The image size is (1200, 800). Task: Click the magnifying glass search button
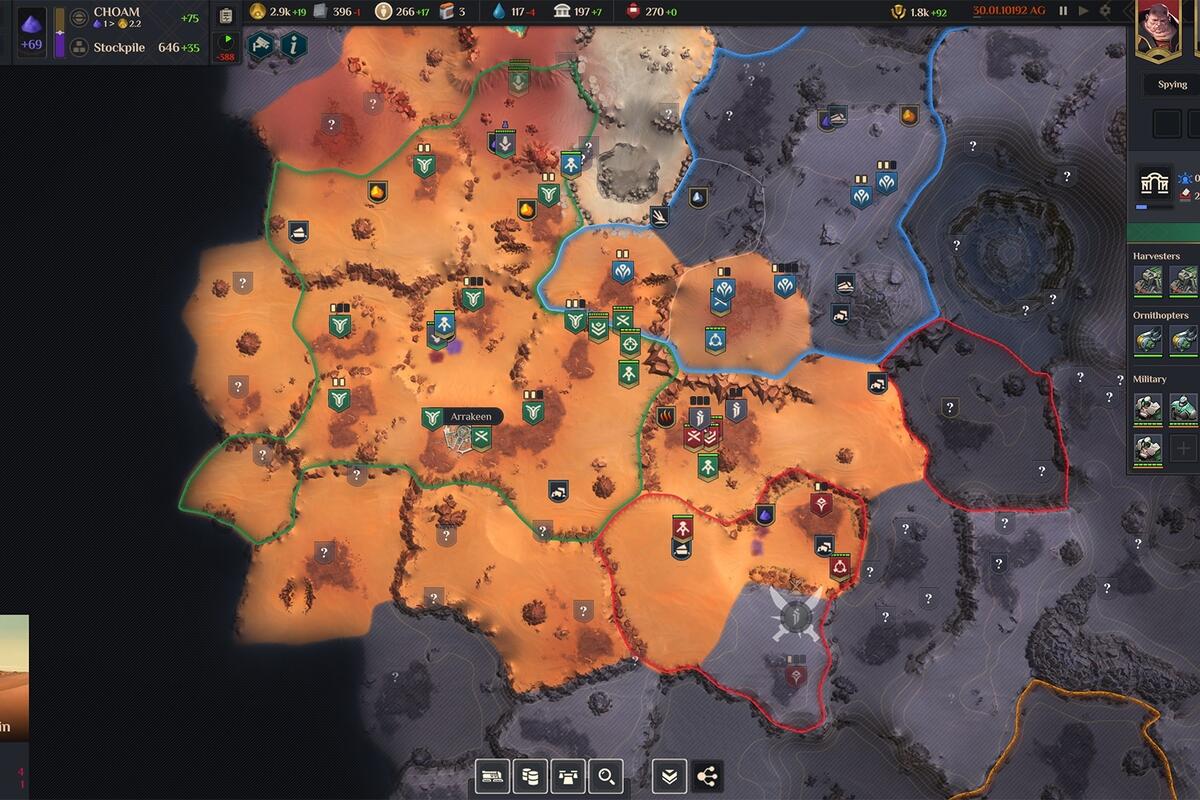point(606,775)
